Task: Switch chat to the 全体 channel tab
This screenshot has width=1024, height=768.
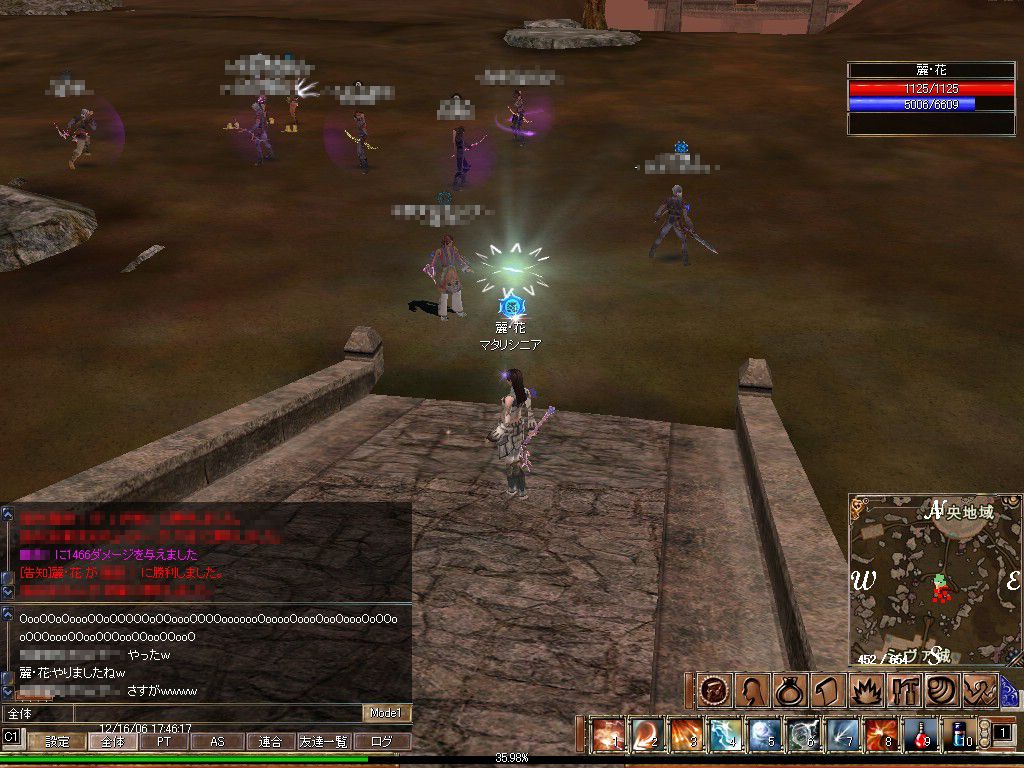Action: (x=112, y=742)
